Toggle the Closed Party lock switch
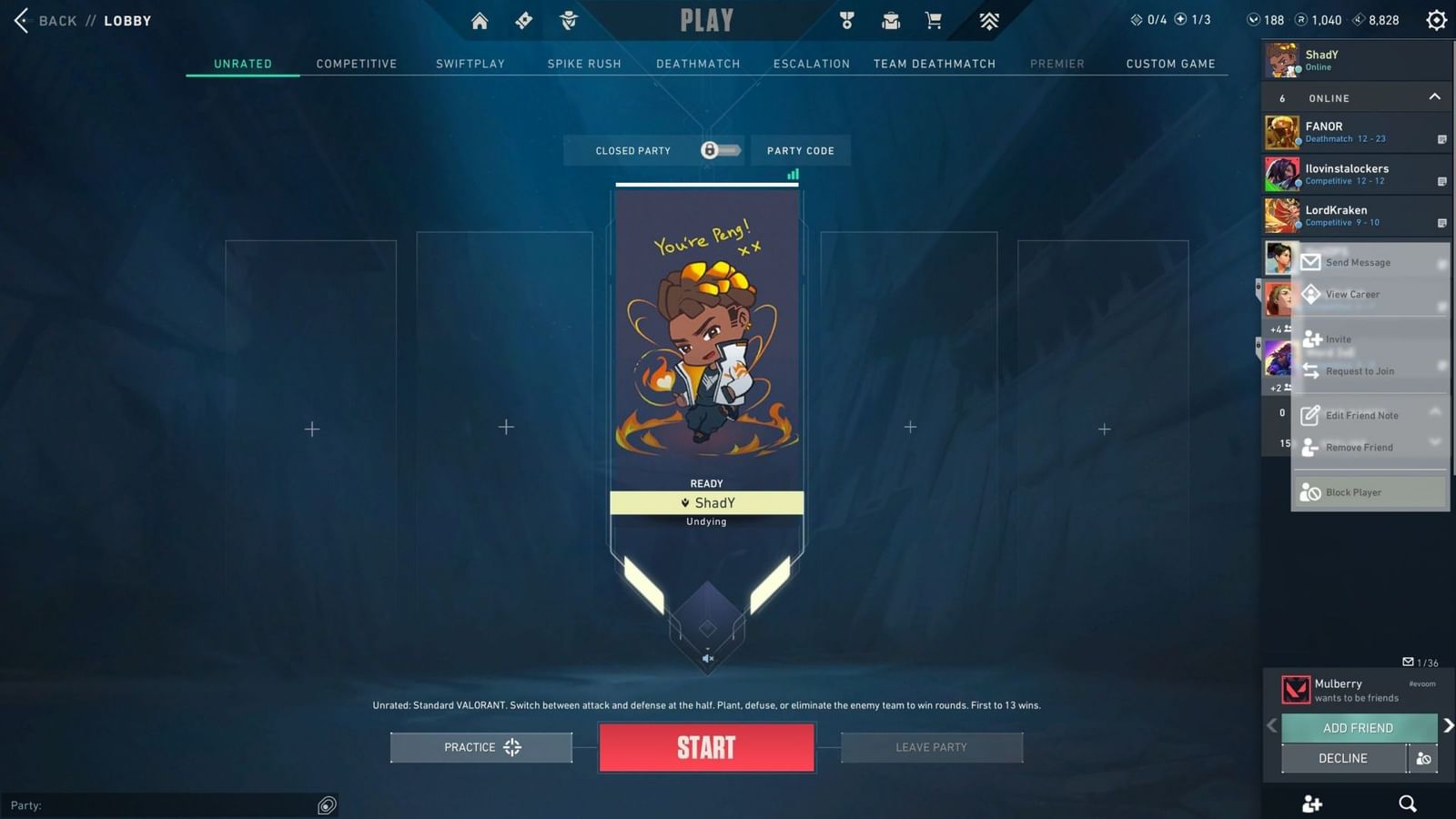Screen dimensions: 1456x819 pyautogui.click(x=719, y=150)
